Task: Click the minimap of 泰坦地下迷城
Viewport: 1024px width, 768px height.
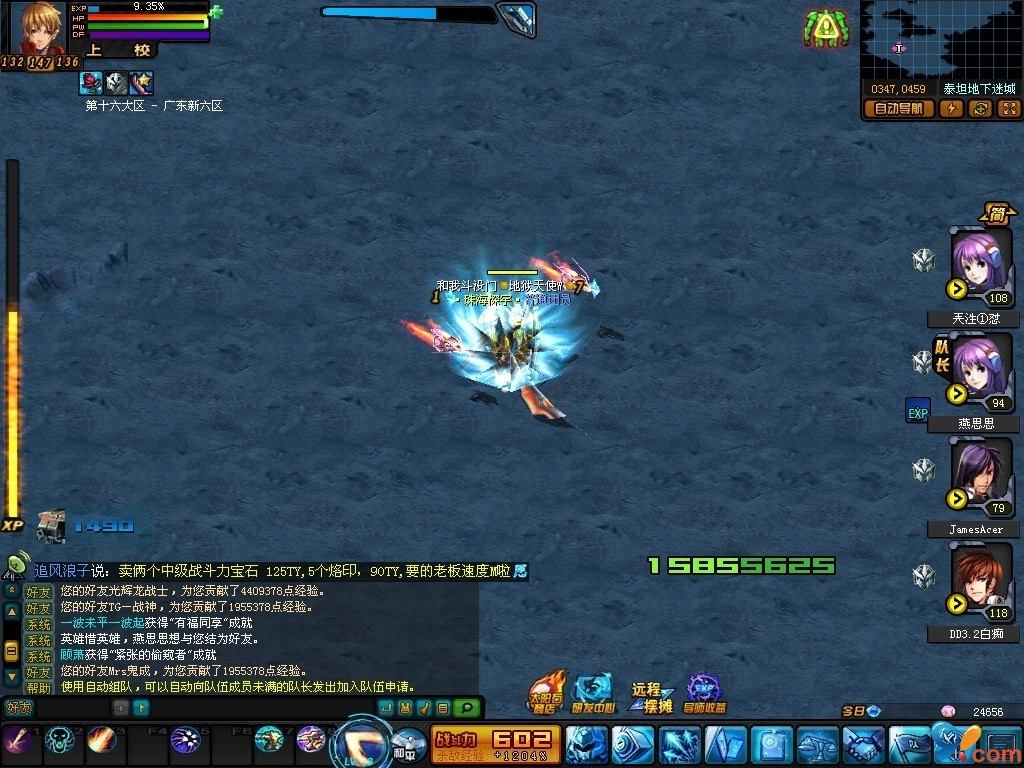Action: [940, 40]
